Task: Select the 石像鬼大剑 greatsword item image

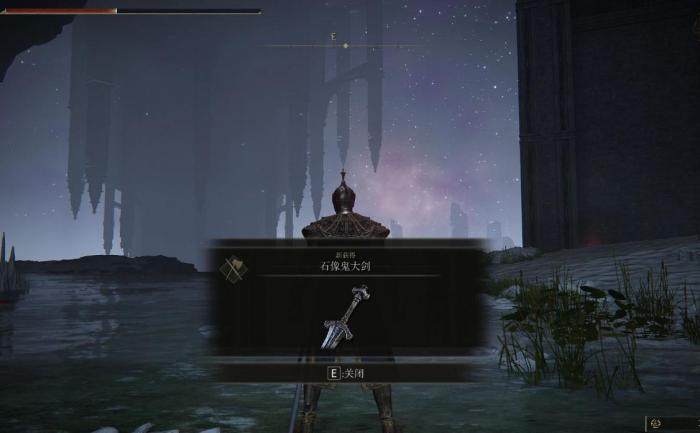Action: (x=345, y=317)
